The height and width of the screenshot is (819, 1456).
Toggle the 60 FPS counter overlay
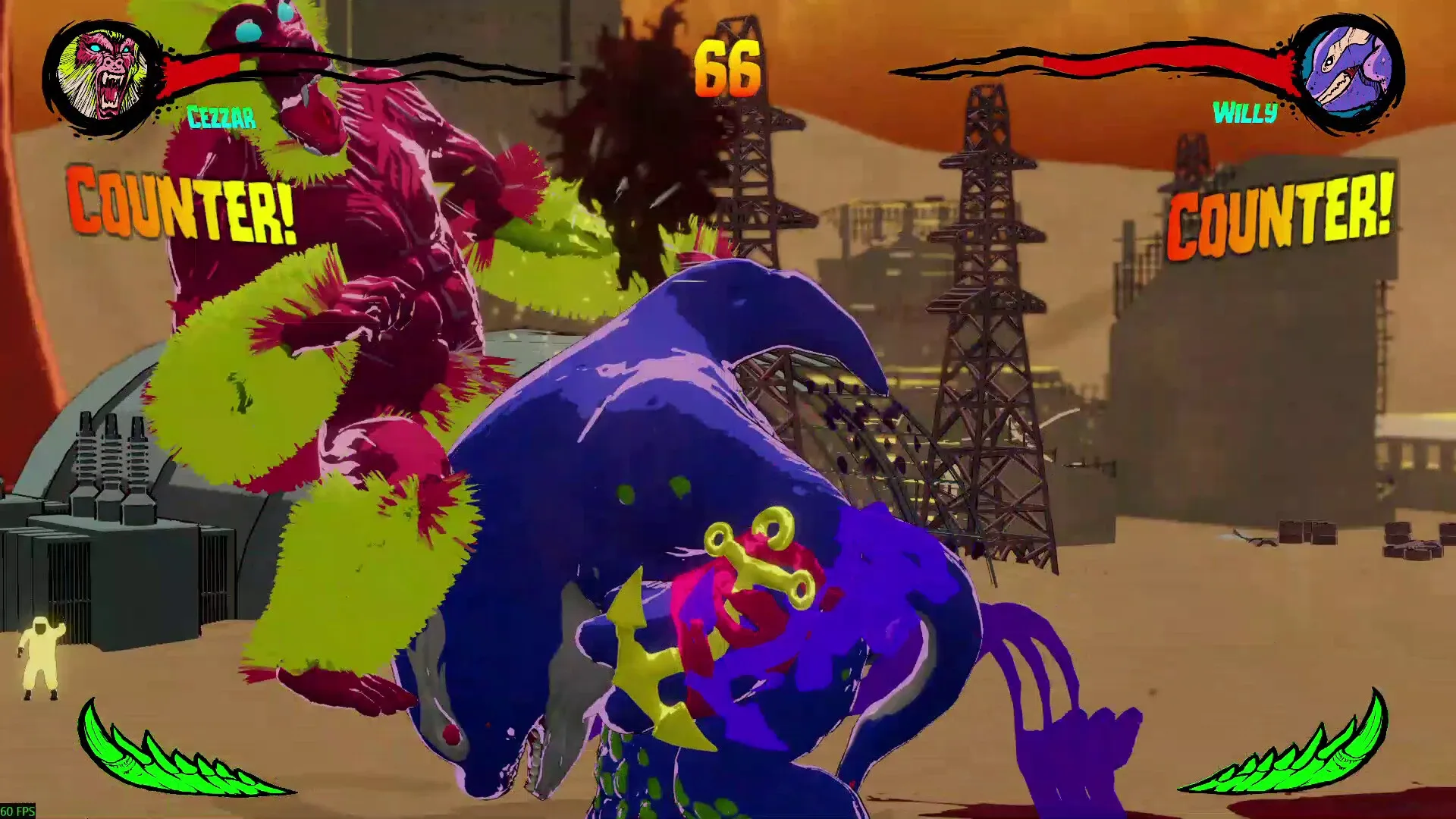17,810
